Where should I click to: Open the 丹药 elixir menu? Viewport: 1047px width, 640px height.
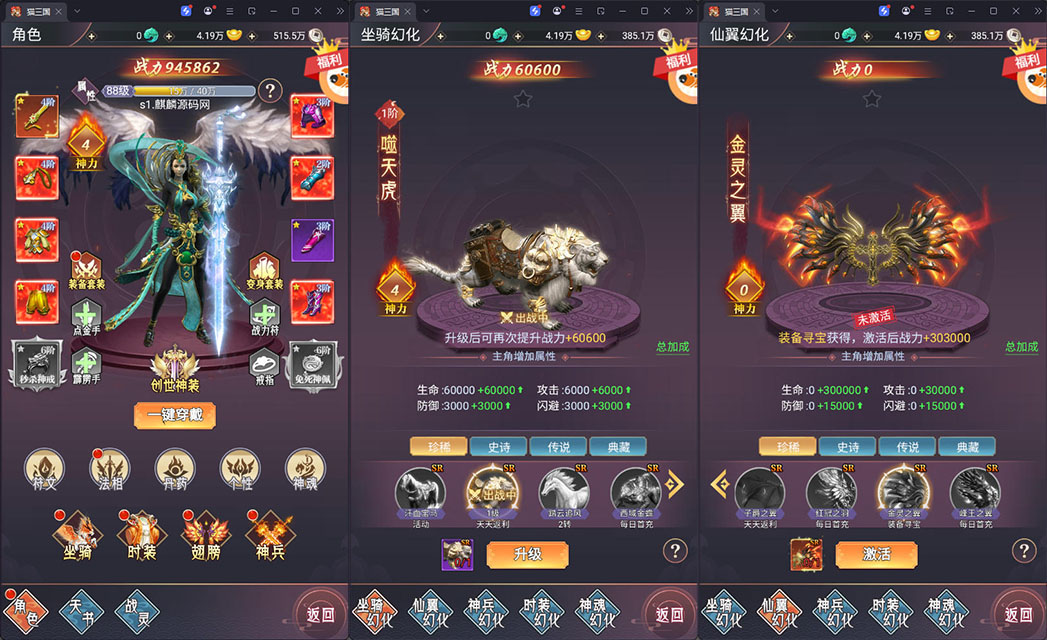175,470
